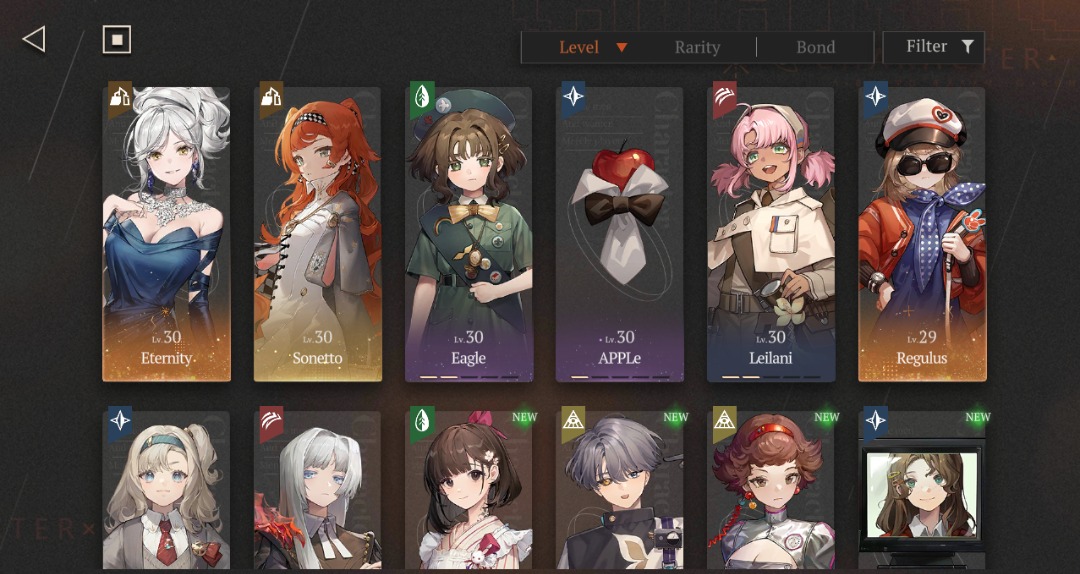Select the Eternity character card
This screenshot has height=574, width=1080.
tap(166, 234)
